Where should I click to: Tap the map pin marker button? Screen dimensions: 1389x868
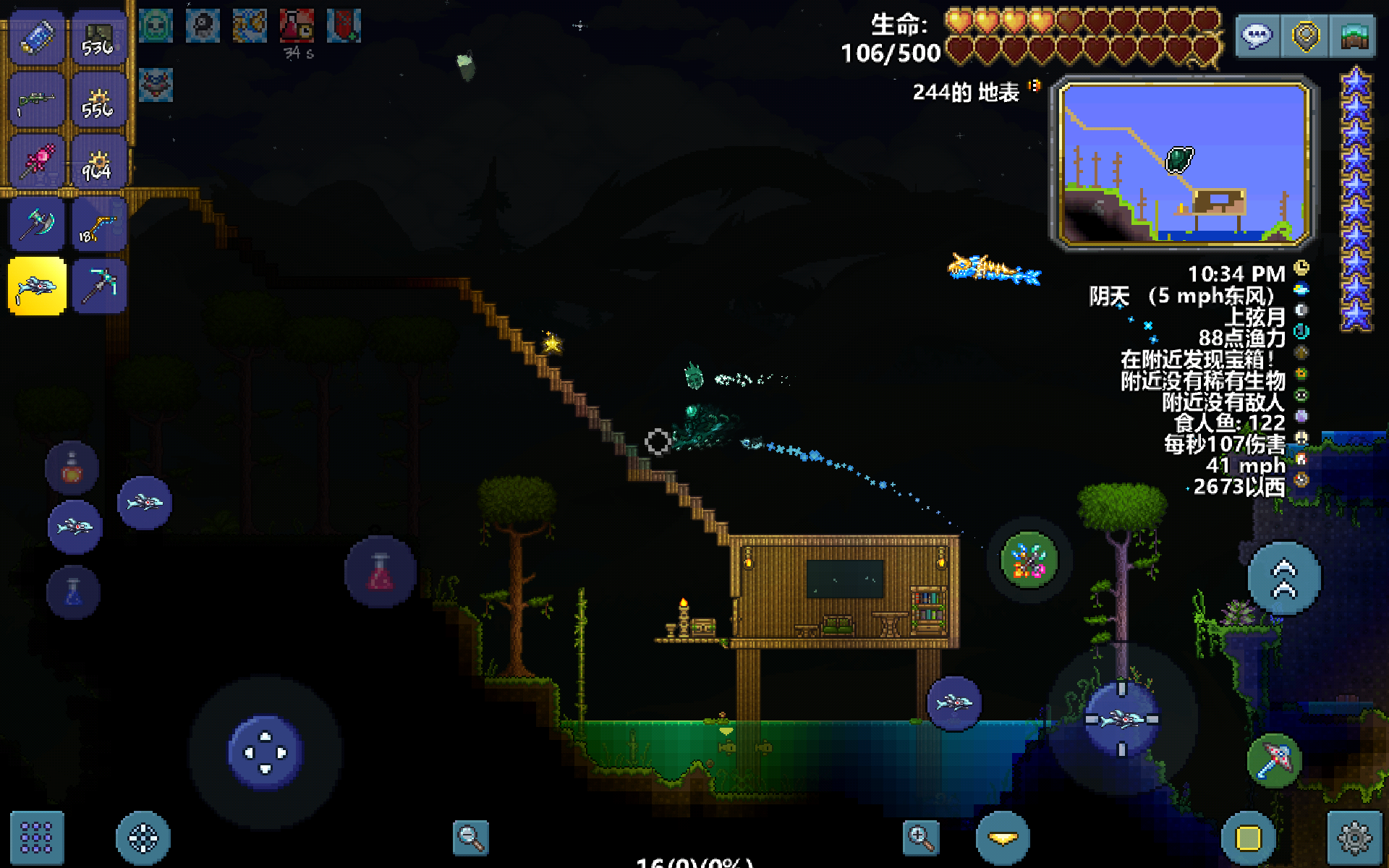[1305, 36]
